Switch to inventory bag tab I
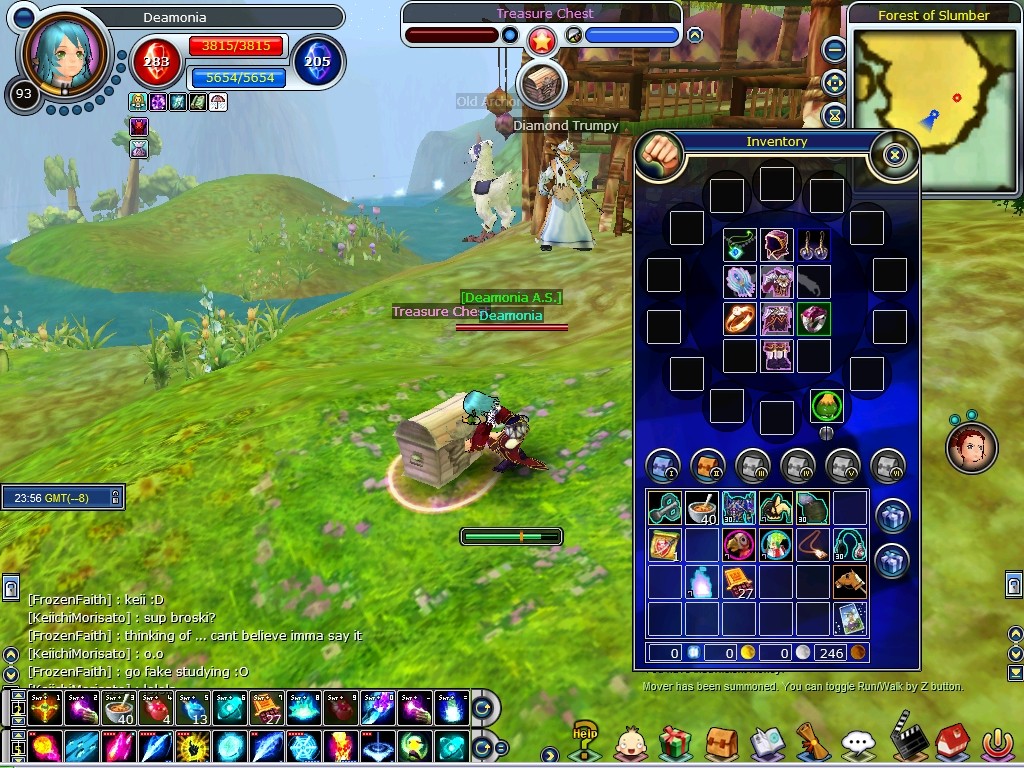1024x768 pixels. (663, 465)
